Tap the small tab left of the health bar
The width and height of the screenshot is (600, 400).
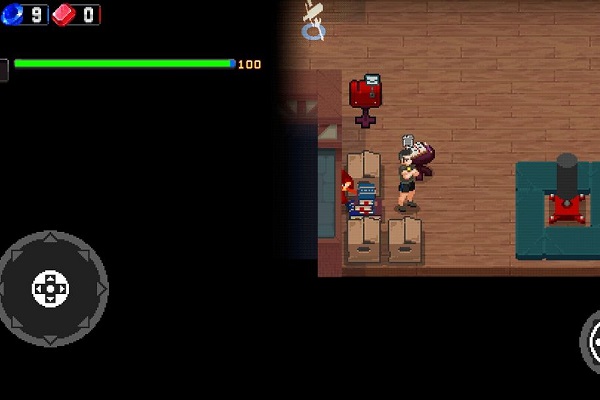(x=4, y=69)
